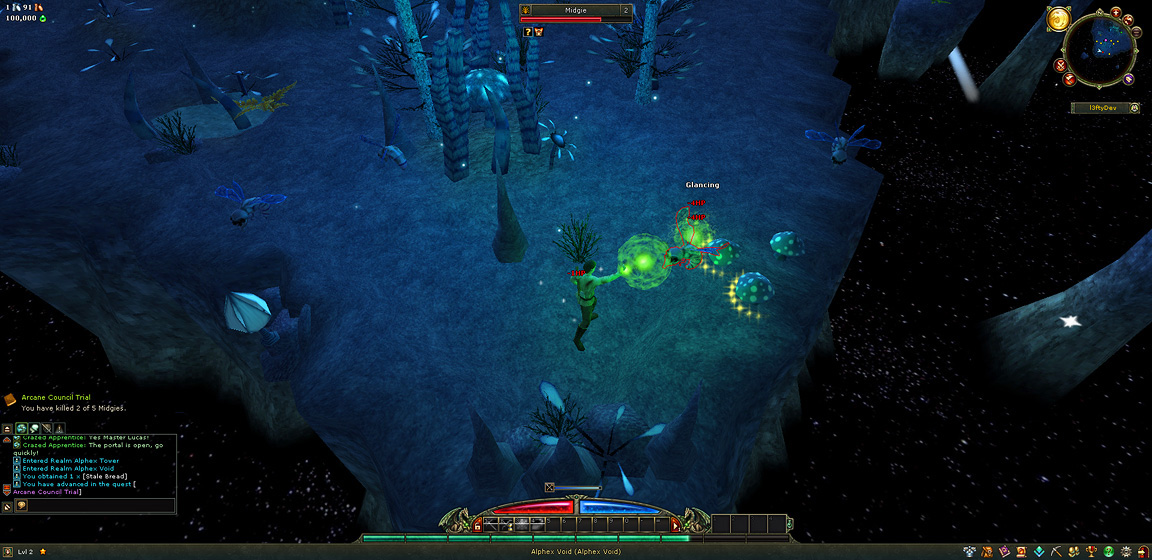Open the Arcane Council Trial quest tracker
The height and width of the screenshot is (560, 1152).
56,397
